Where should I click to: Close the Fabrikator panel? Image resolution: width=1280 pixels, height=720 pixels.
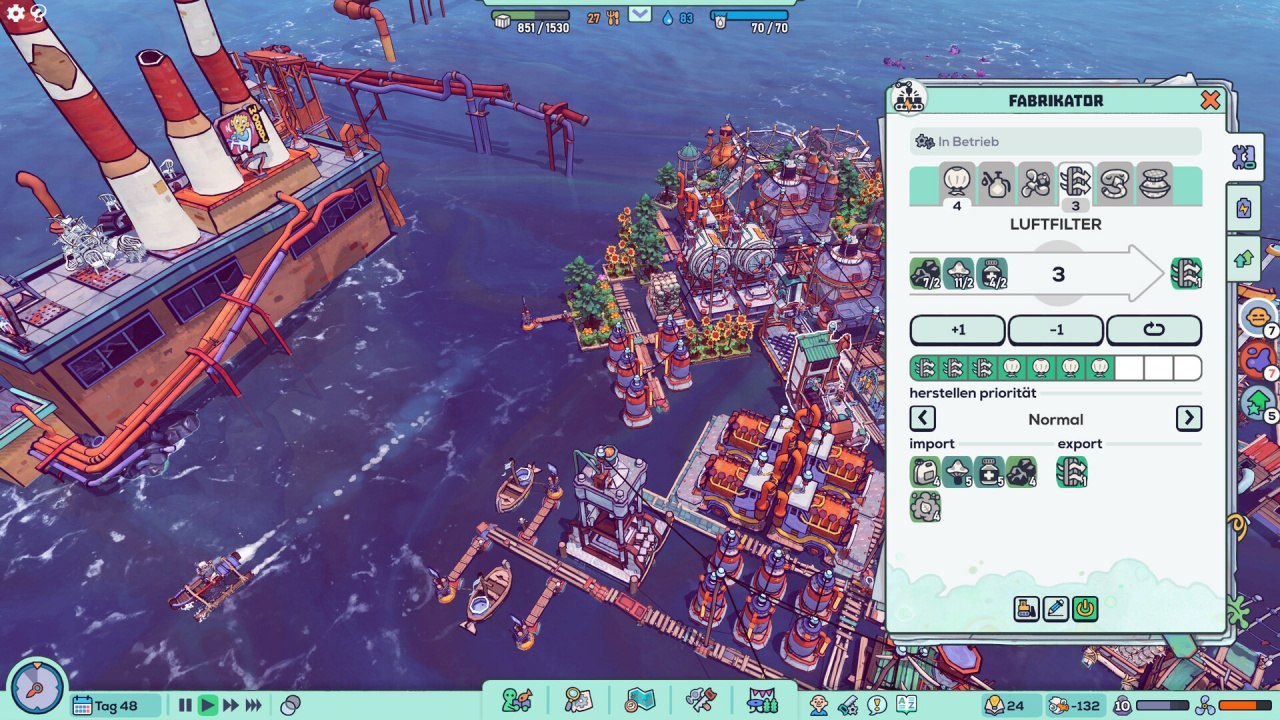click(x=1210, y=100)
